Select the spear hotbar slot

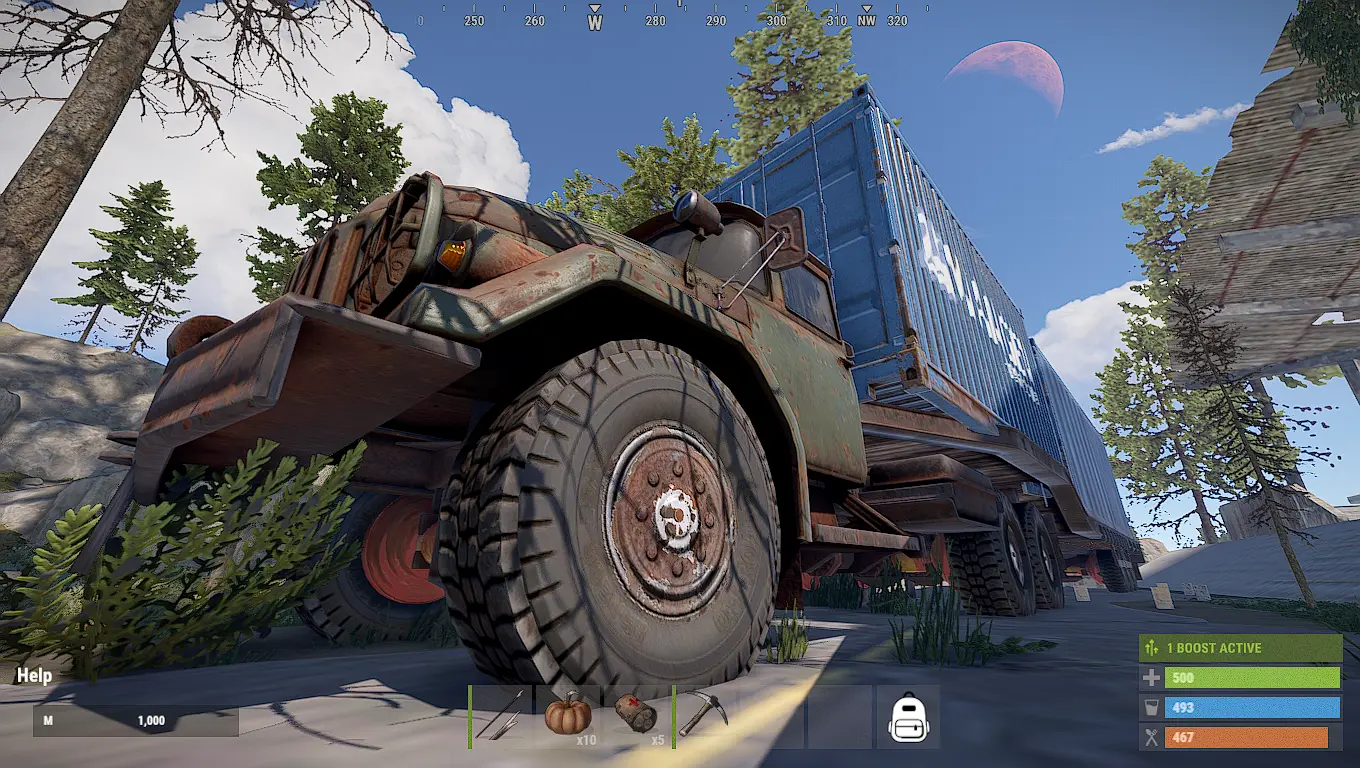[x=502, y=716]
